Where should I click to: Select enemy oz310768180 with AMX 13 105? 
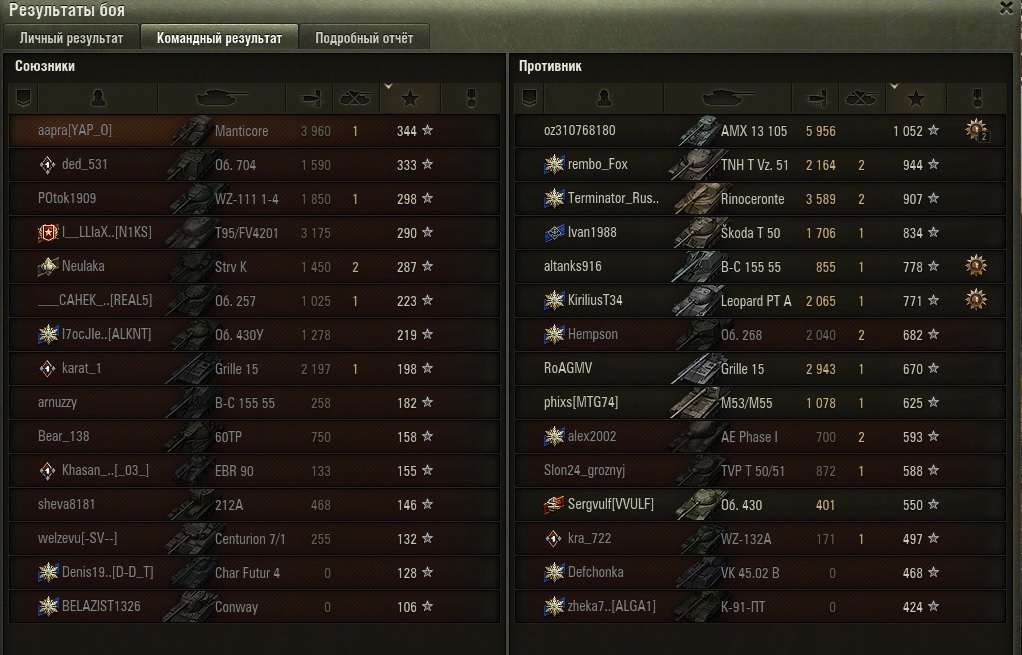coord(760,131)
